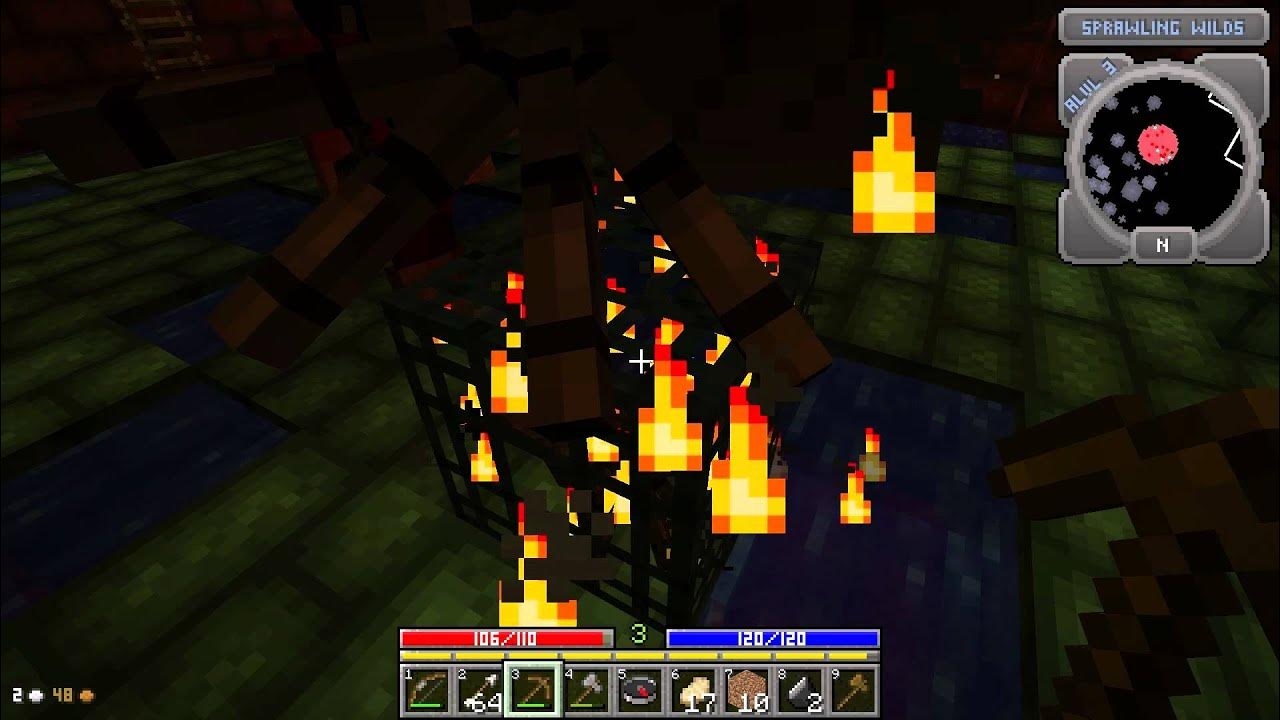Click the Sprawling Wilds zone label

pos(1162,28)
